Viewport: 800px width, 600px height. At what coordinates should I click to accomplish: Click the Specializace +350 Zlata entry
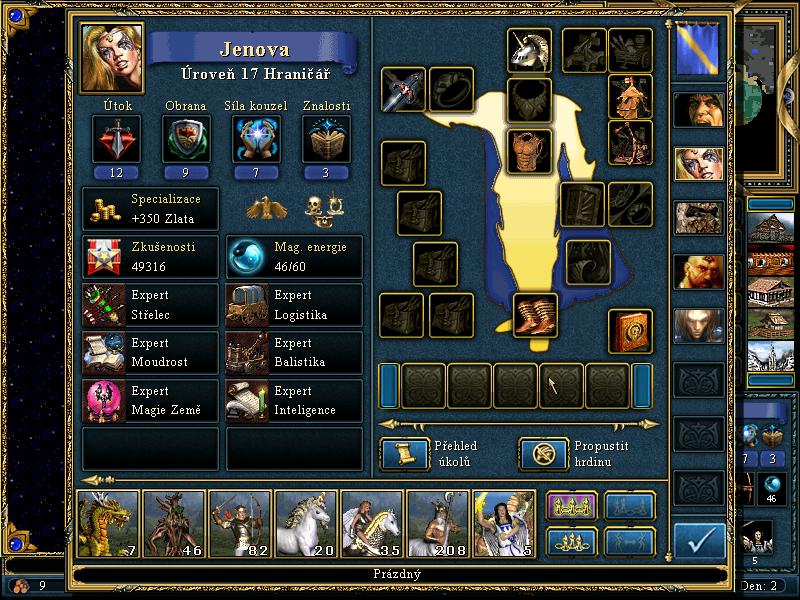(150, 210)
